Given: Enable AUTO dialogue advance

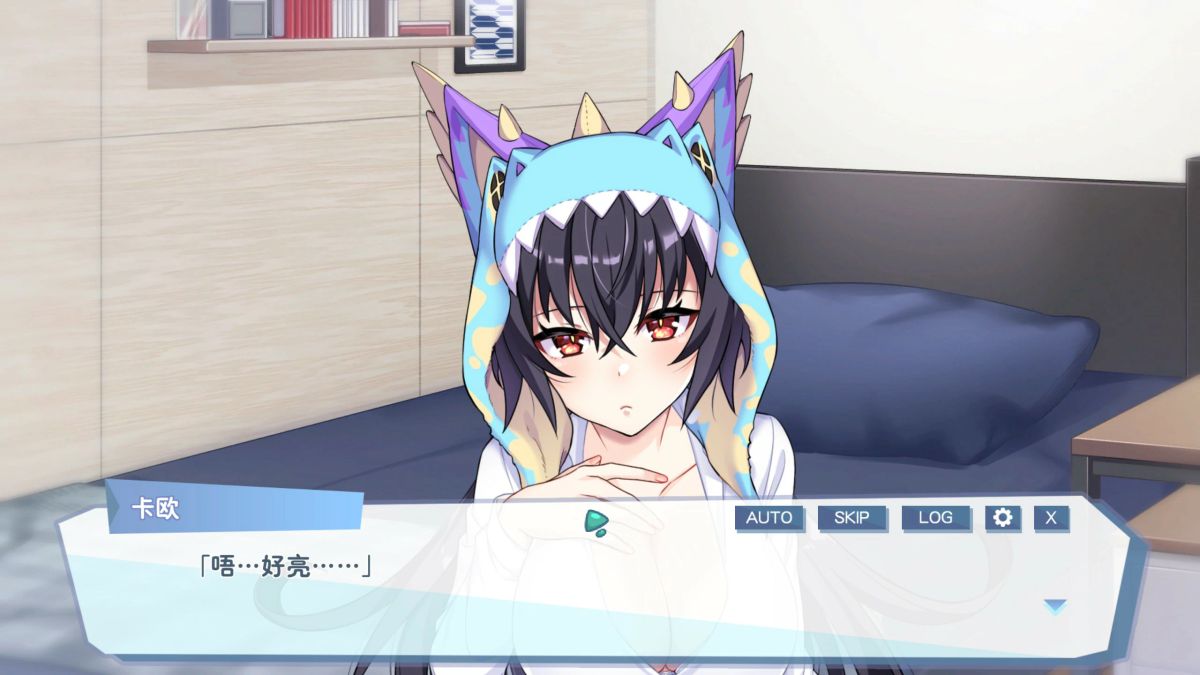Looking at the screenshot, I should 769,518.
